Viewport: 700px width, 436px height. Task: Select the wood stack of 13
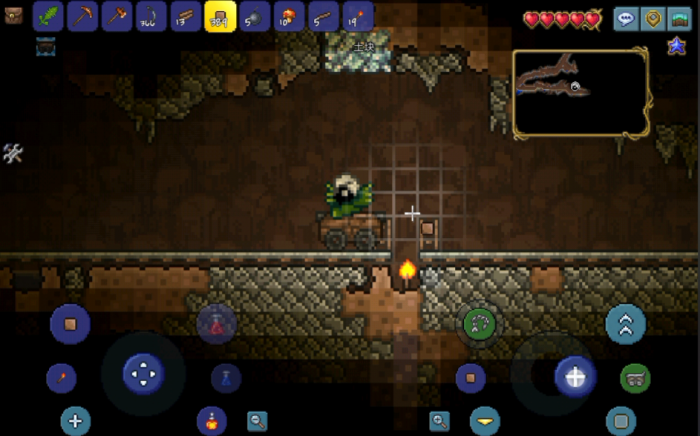pos(186,16)
